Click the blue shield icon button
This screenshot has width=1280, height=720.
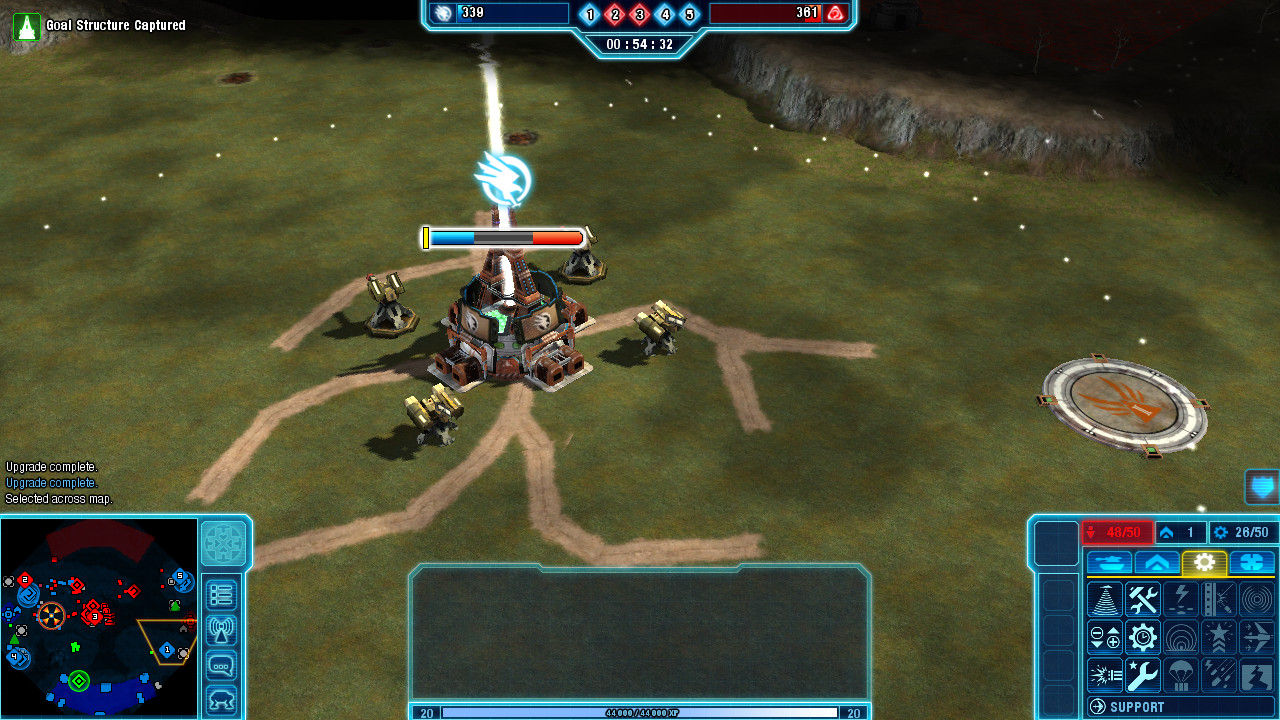click(1263, 487)
